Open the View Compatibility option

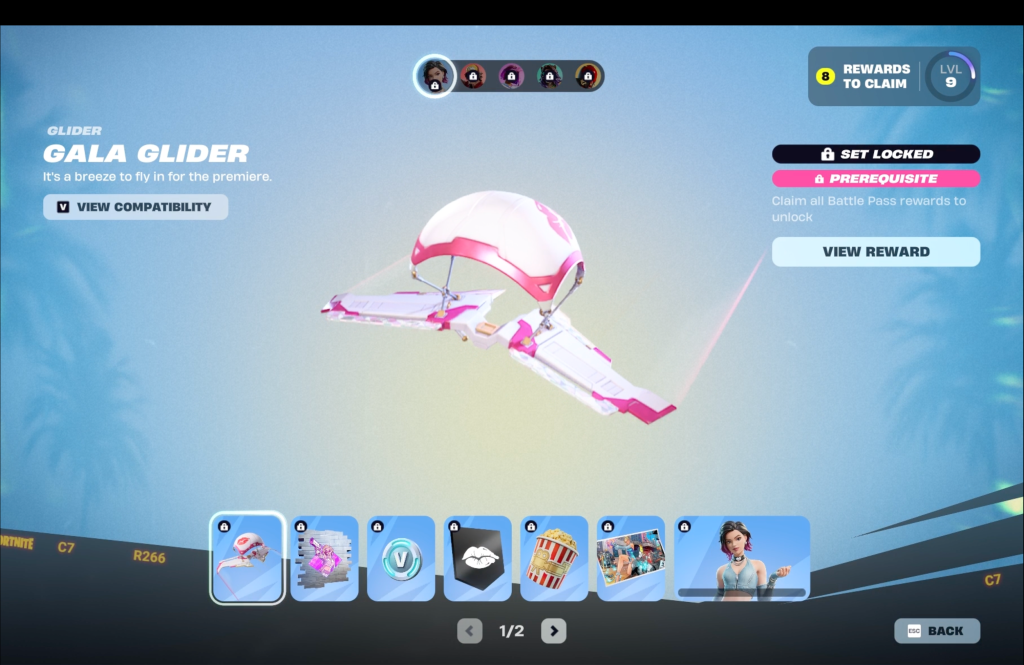(135, 207)
